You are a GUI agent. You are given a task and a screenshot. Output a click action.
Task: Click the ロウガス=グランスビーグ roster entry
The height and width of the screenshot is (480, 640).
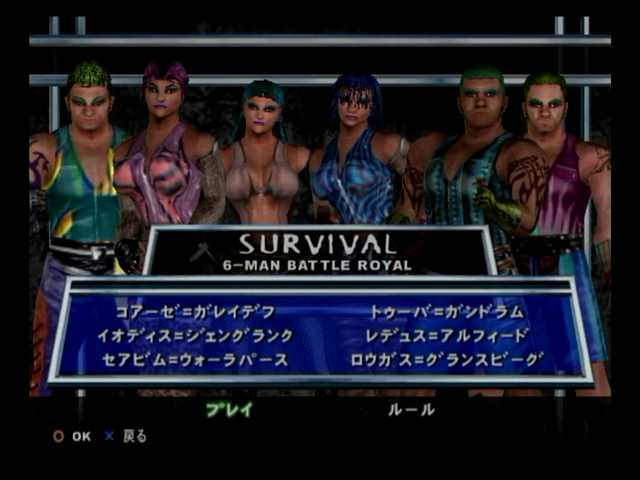(x=447, y=360)
